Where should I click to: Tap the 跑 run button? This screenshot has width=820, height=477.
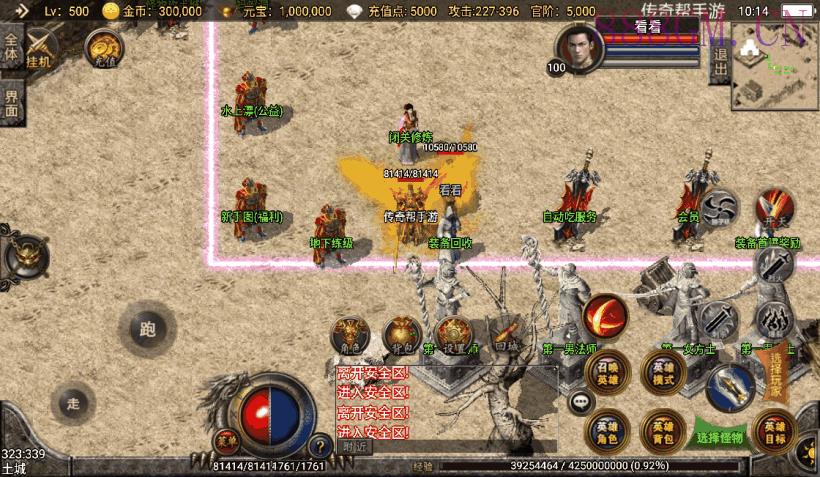coord(148,329)
